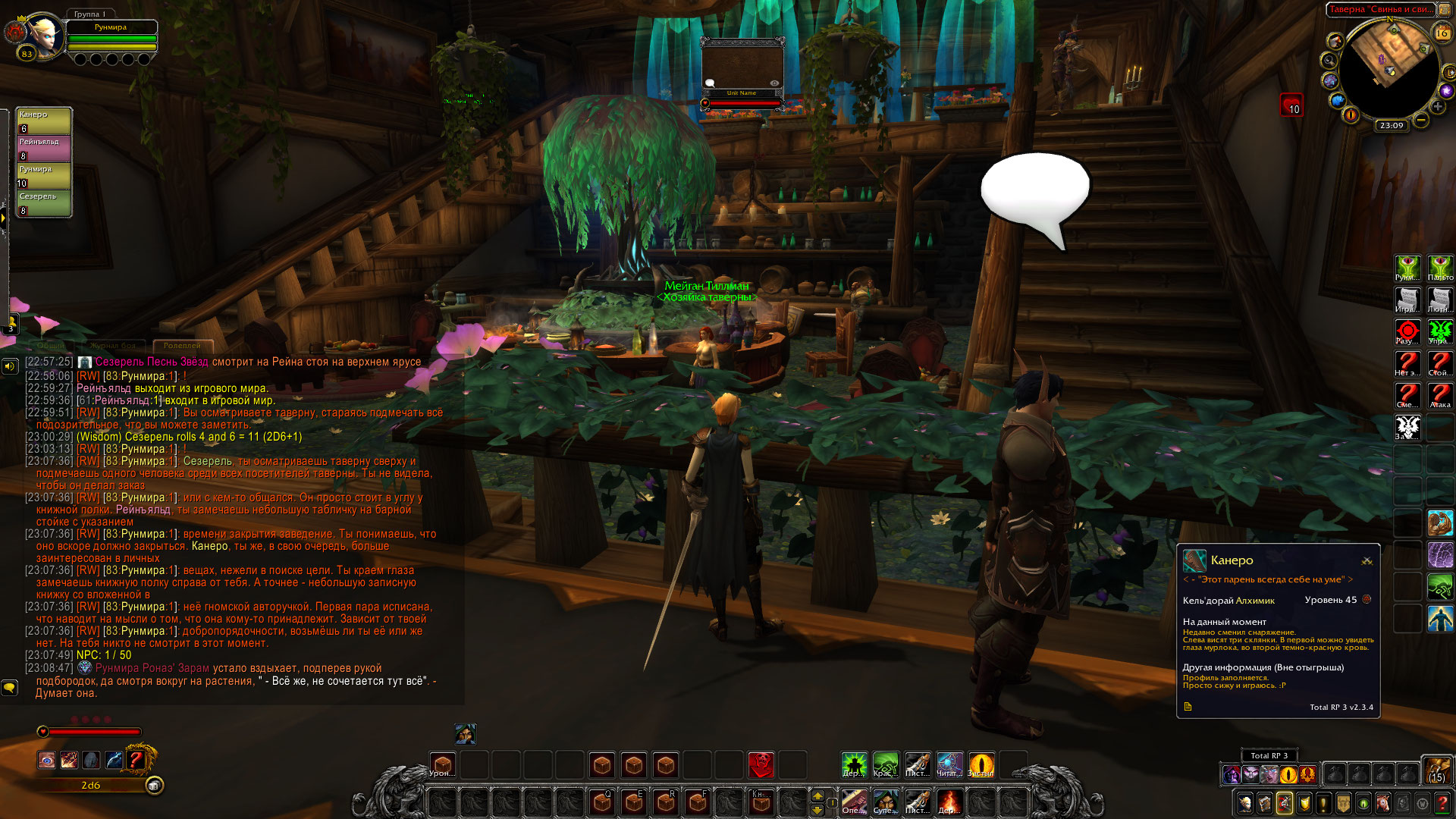Close the Канеро tooltip panel

pos(1367,561)
